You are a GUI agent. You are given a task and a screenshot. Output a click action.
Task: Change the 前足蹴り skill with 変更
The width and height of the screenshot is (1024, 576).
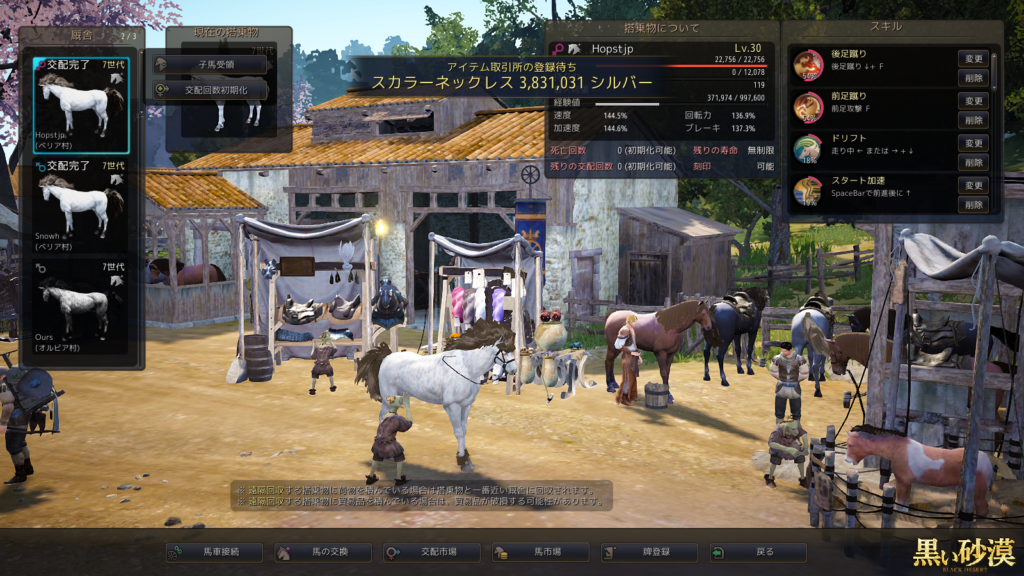972,101
